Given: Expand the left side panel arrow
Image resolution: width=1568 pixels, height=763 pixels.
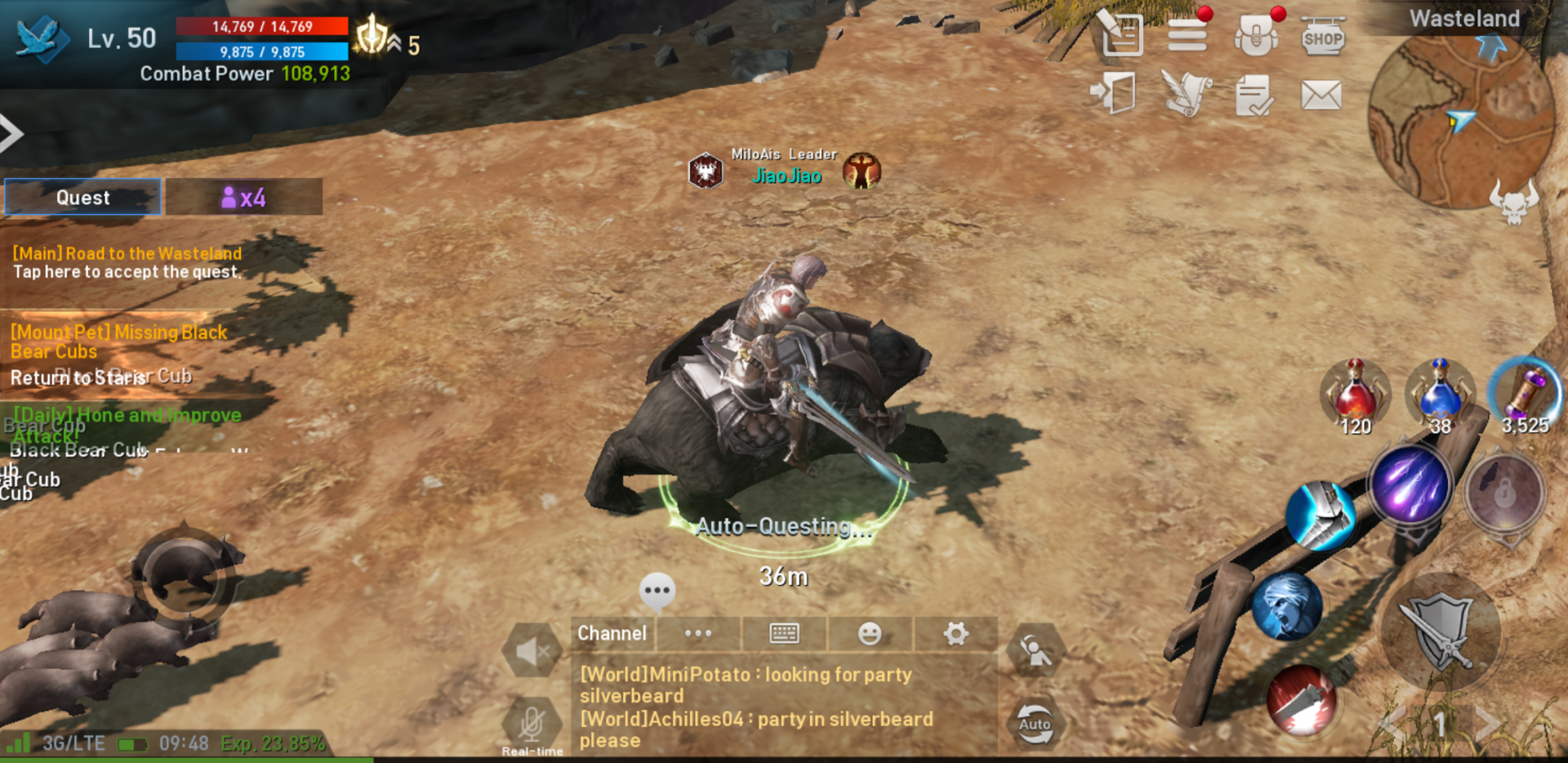Looking at the screenshot, I should [11, 134].
